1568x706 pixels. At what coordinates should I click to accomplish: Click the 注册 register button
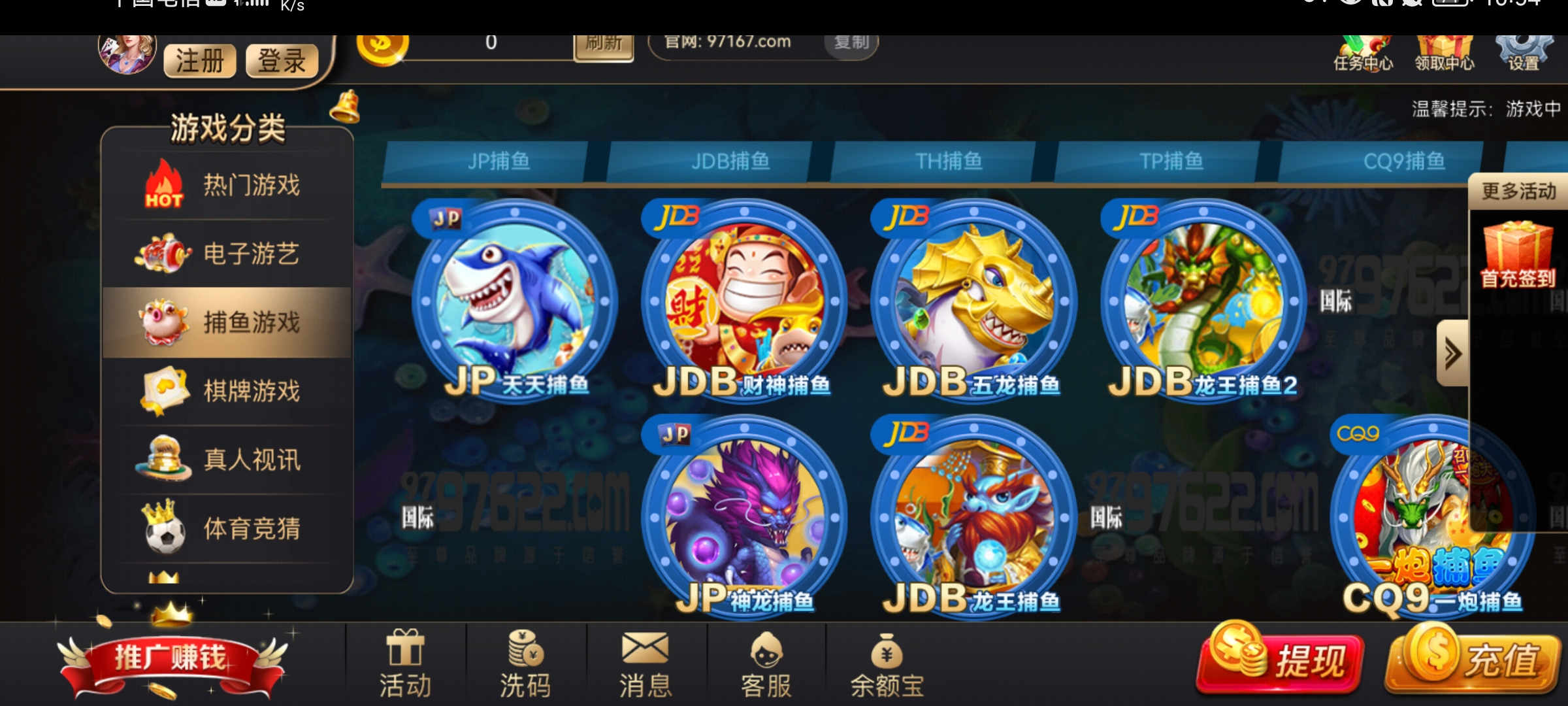[198, 60]
